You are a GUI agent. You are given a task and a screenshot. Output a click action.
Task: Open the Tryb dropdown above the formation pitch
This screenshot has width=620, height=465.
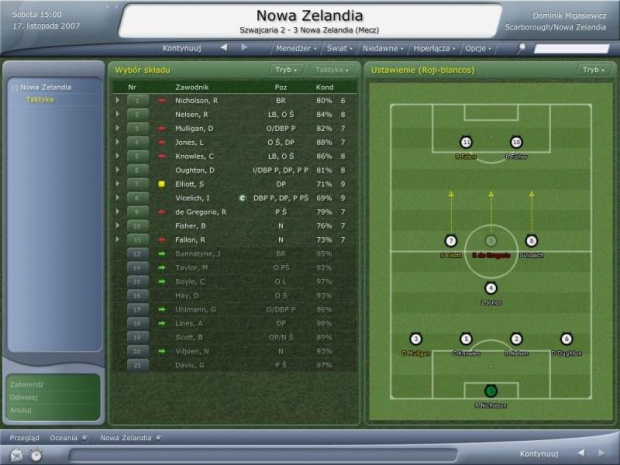(x=593, y=71)
